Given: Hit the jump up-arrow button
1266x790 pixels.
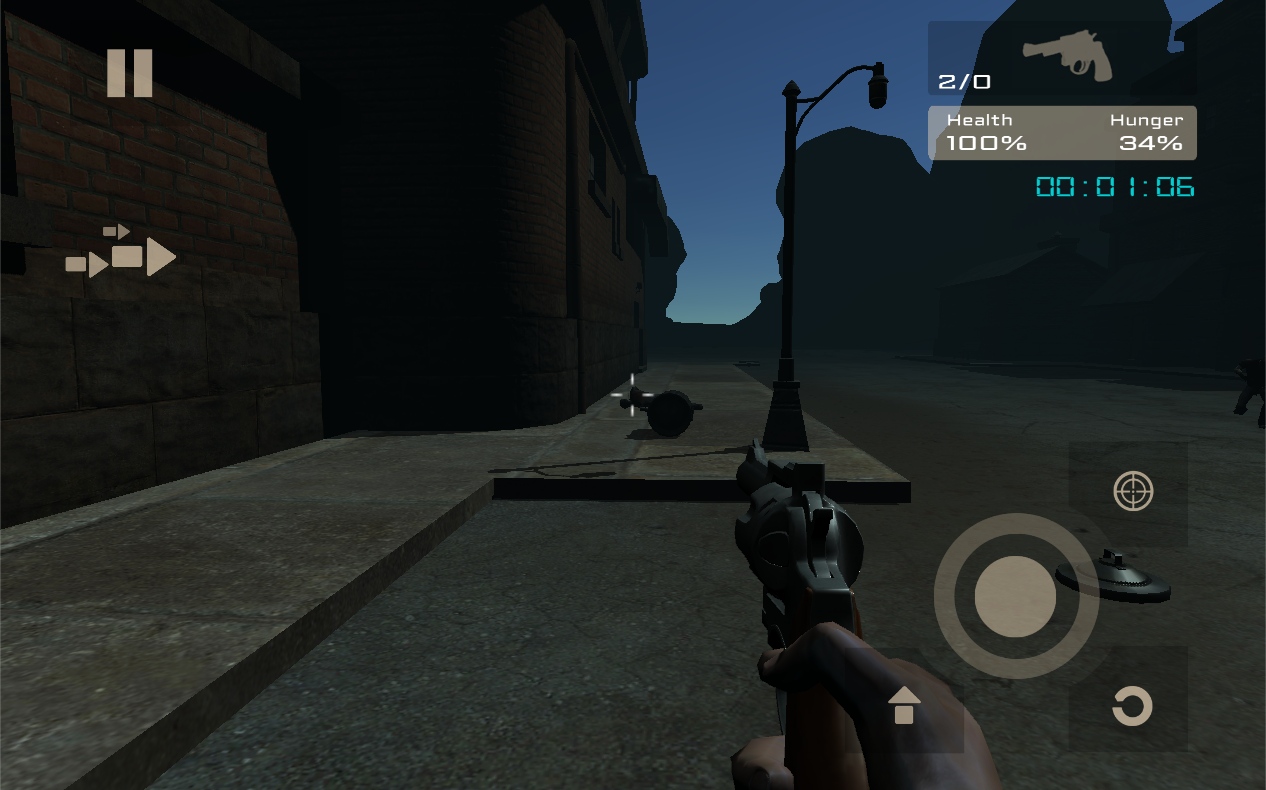Looking at the screenshot, I should coord(904,706).
